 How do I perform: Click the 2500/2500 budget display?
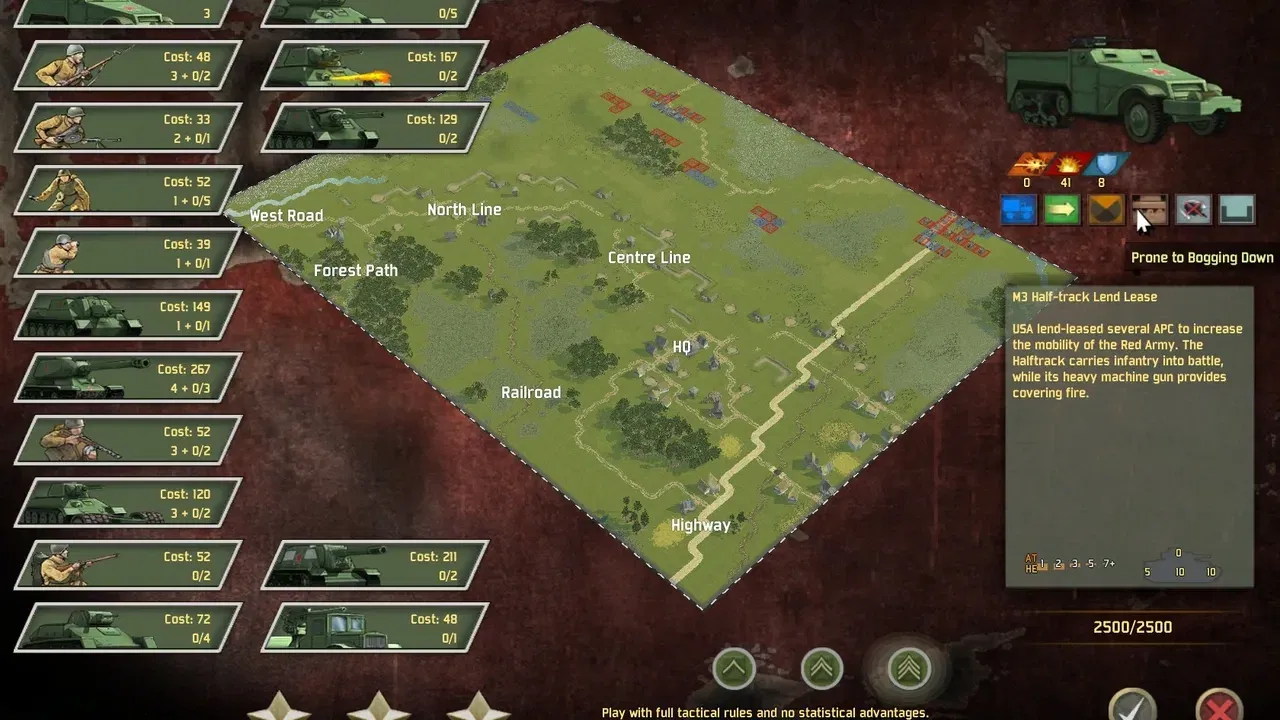1131,627
